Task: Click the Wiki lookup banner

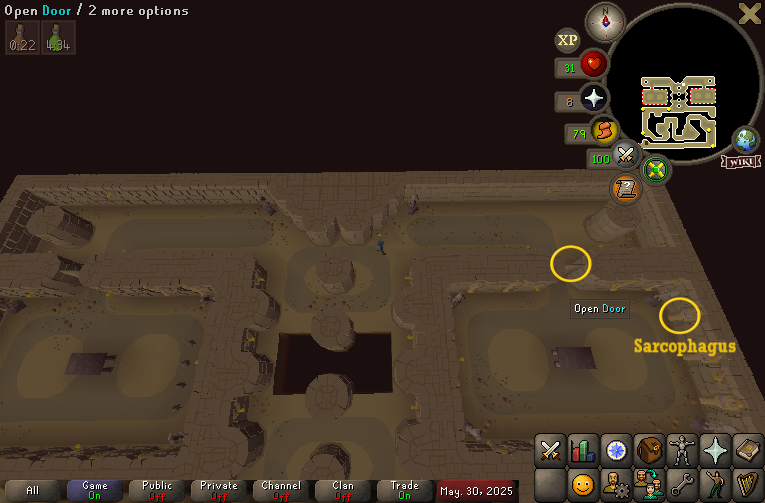Action: (741, 161)
